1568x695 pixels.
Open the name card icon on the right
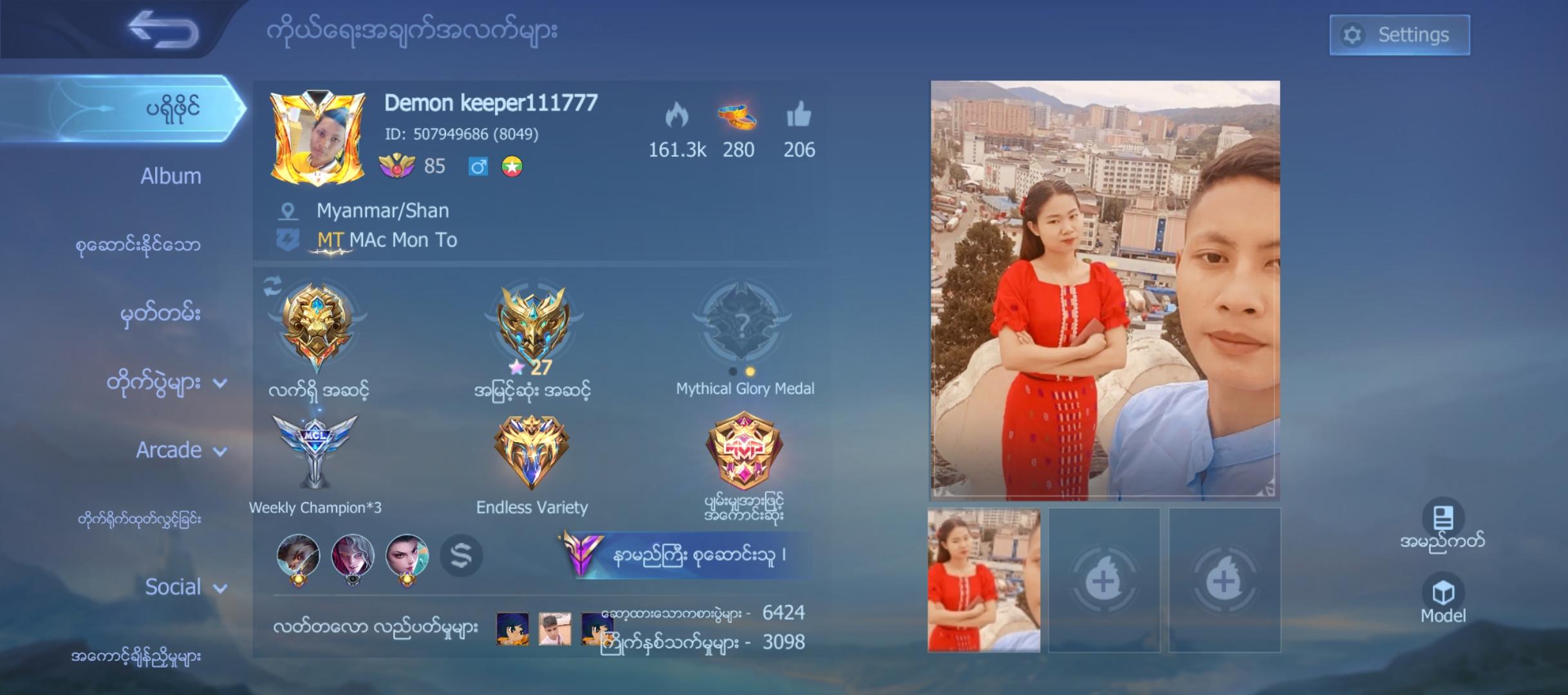[x=1444, y=518]
